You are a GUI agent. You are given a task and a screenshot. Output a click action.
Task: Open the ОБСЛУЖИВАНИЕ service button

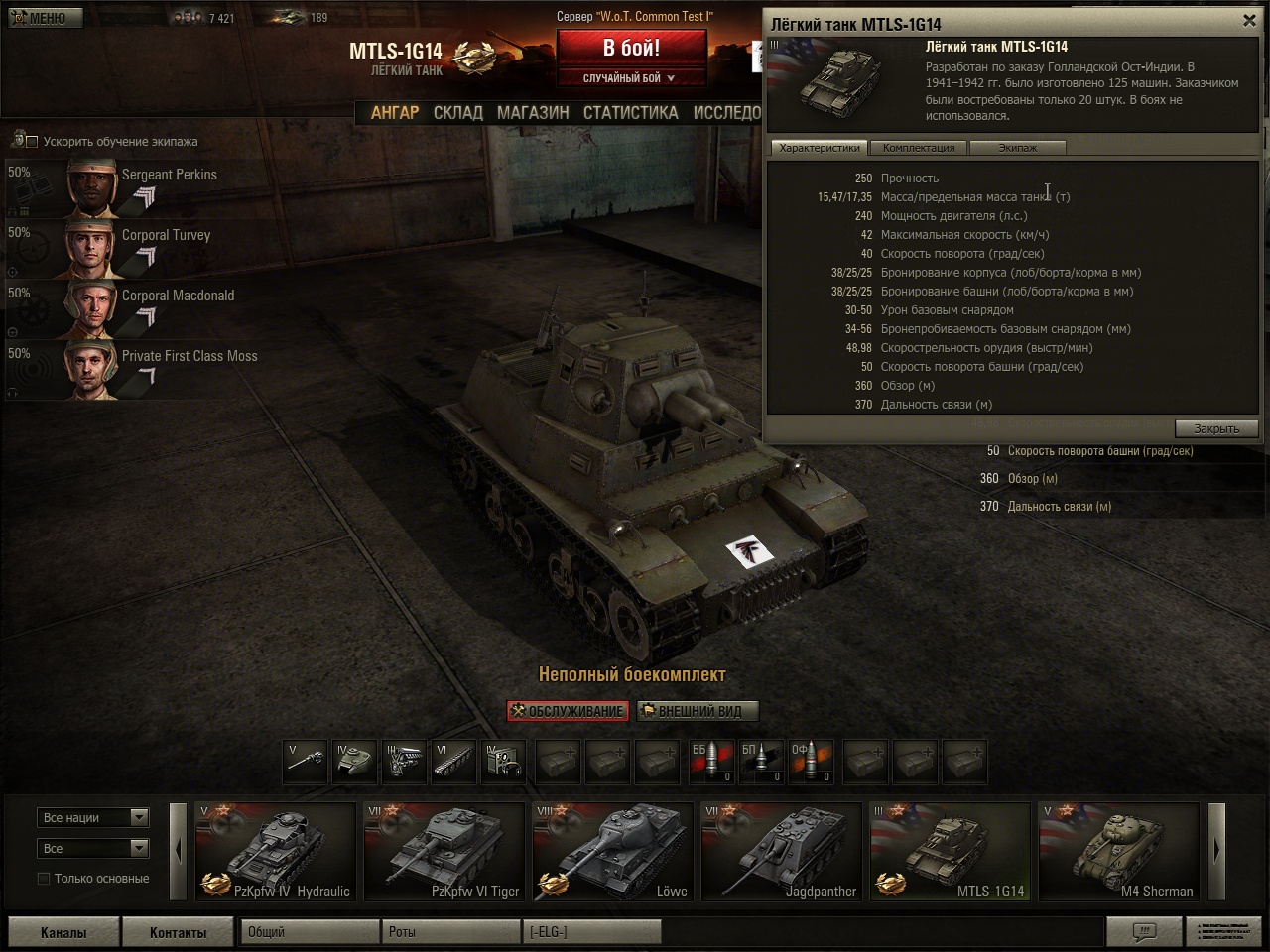tap(568, 711)
